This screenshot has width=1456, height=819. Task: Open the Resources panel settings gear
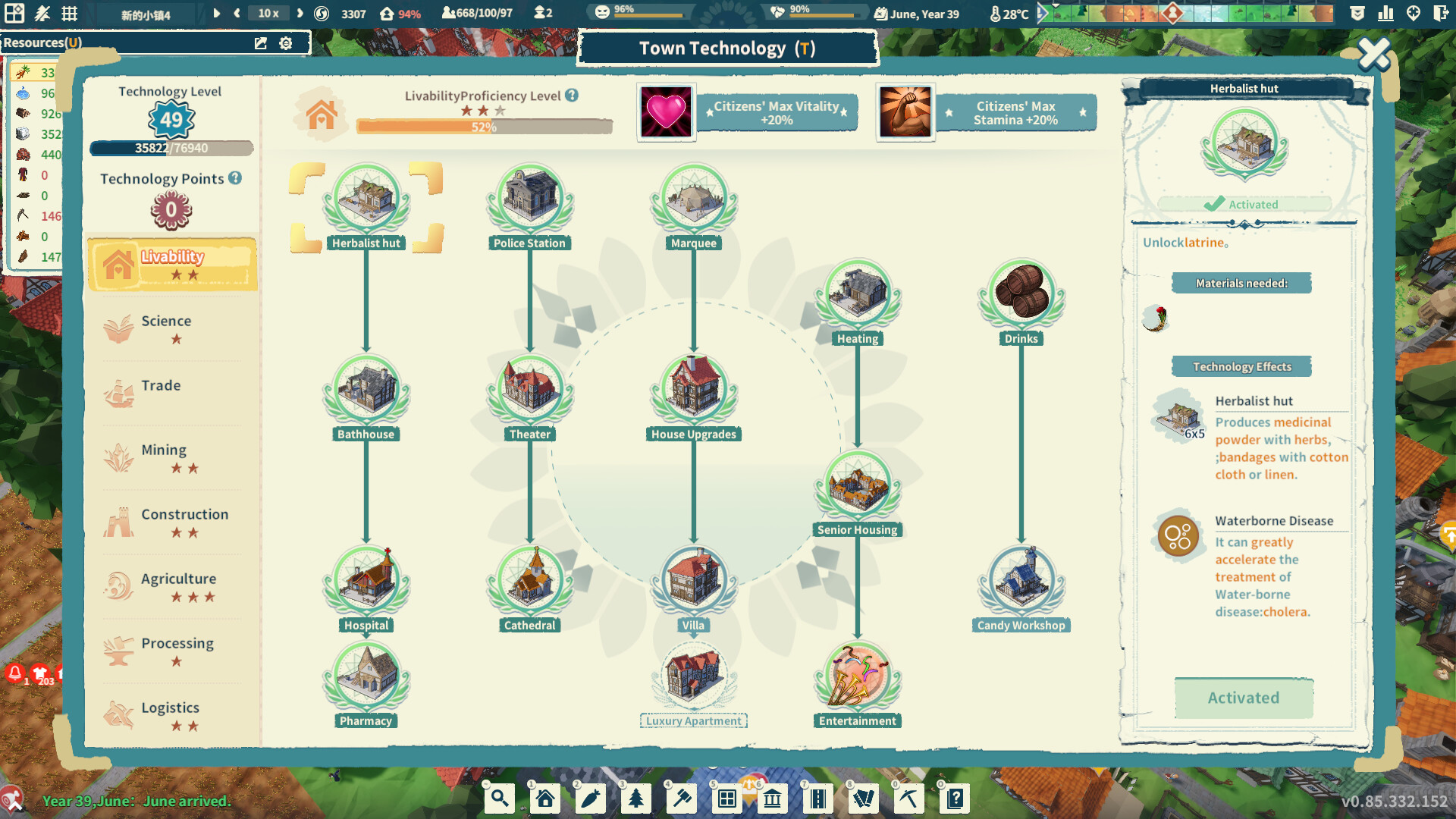pyautogui.click(x=286, y=43)
